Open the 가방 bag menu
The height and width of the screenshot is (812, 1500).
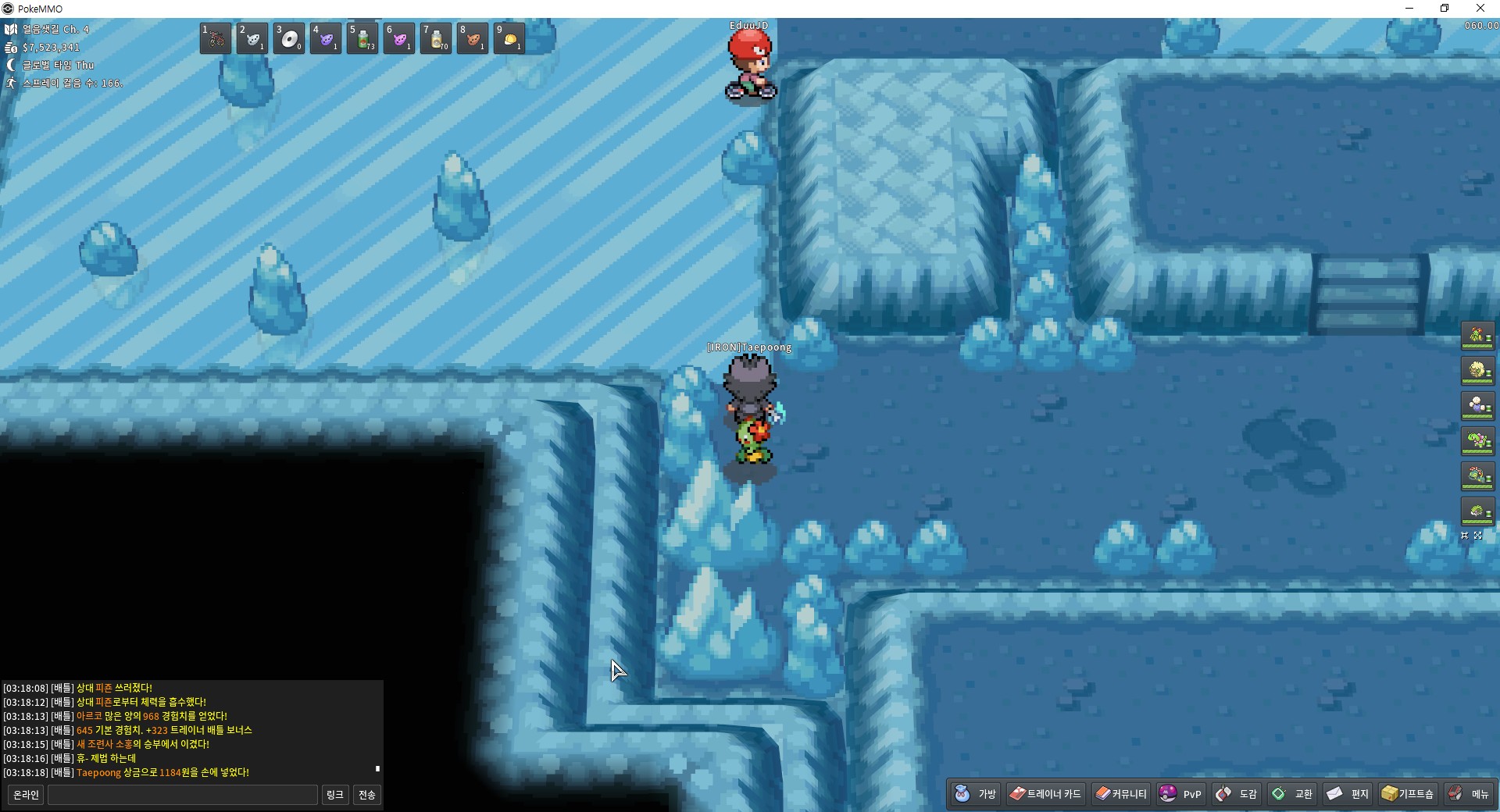click(976, 794)
